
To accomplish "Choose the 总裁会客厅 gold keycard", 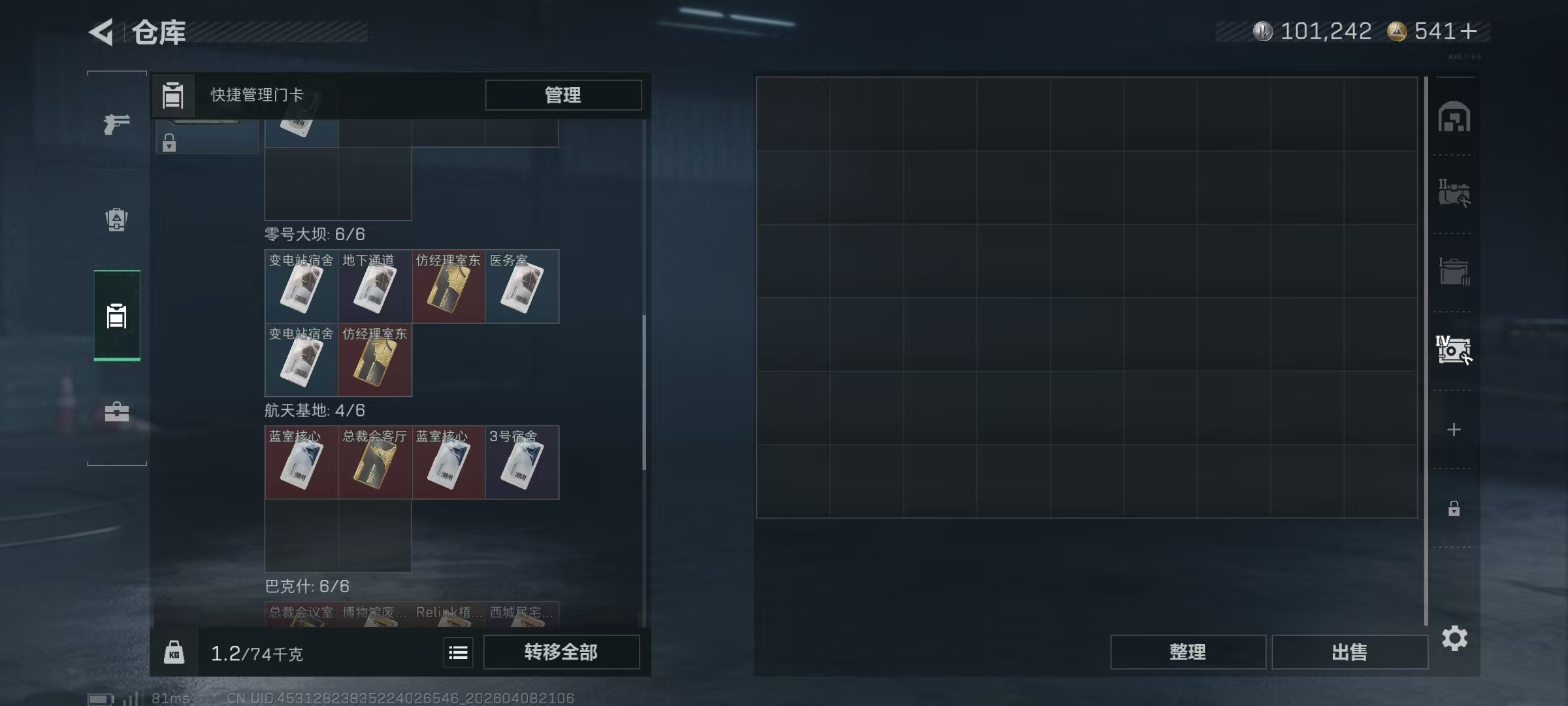I will (x=374, y=463).
